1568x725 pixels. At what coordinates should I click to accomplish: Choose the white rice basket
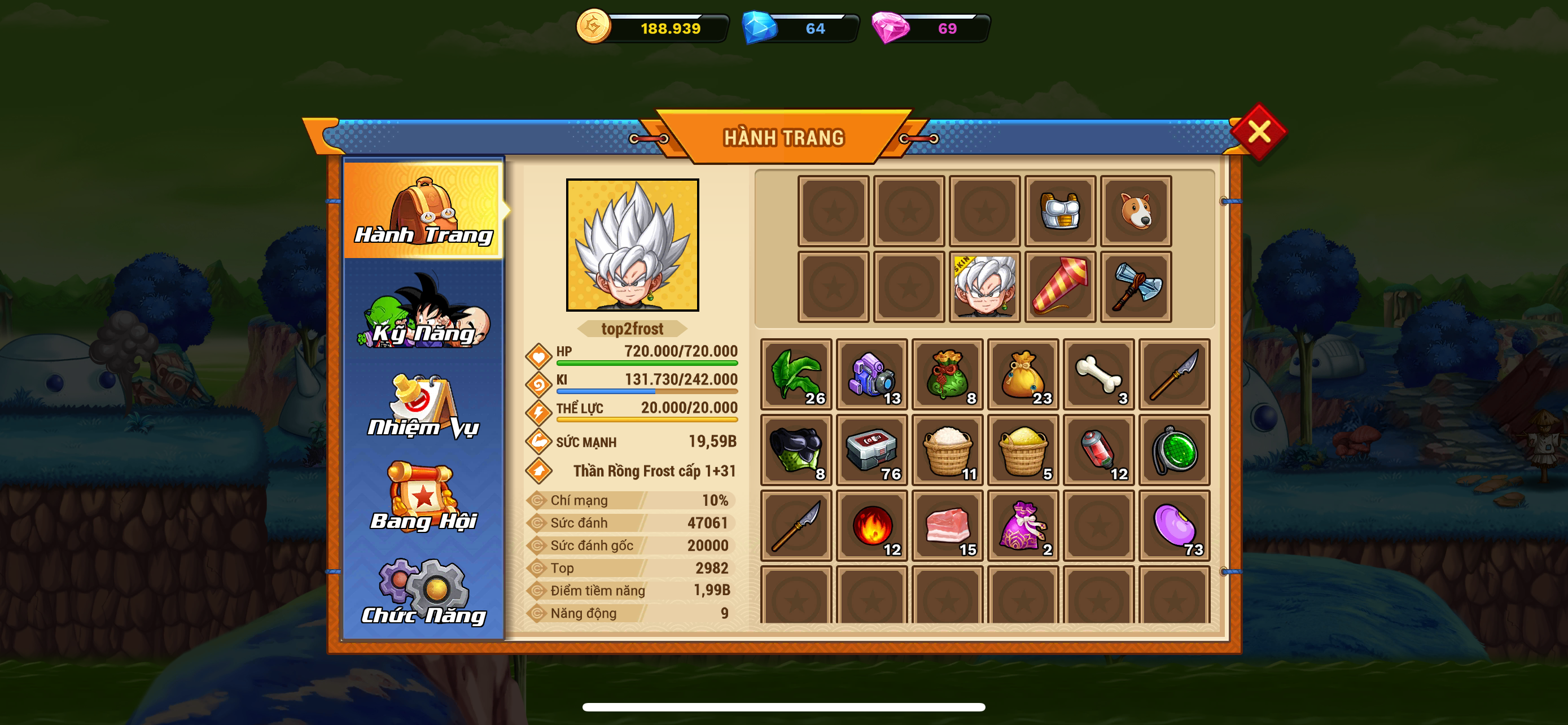pos(947,450)
